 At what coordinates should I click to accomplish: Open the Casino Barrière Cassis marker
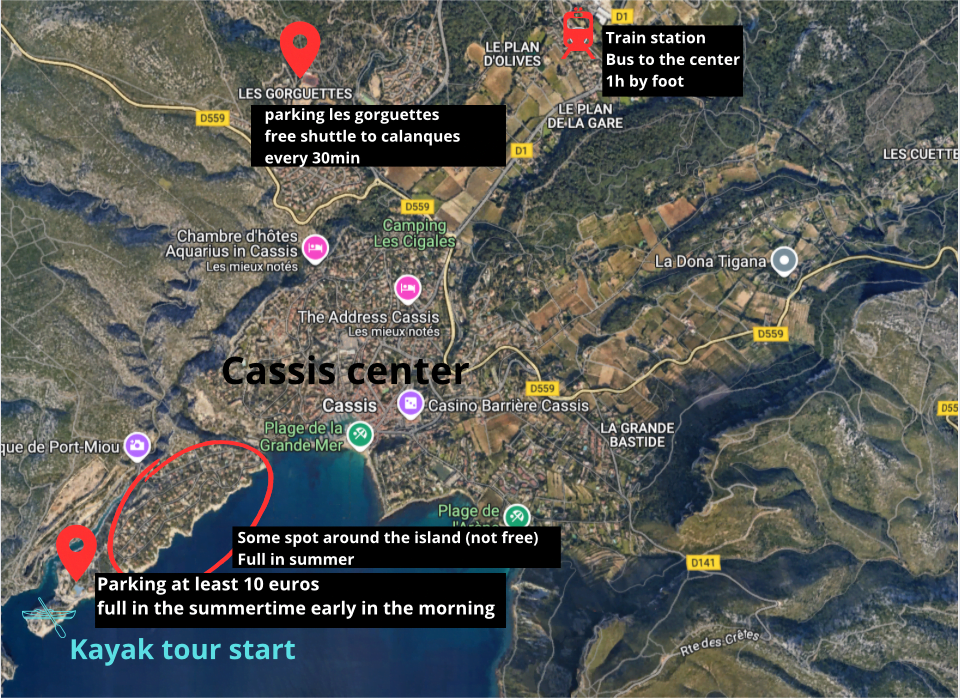[x=410, y=404]
